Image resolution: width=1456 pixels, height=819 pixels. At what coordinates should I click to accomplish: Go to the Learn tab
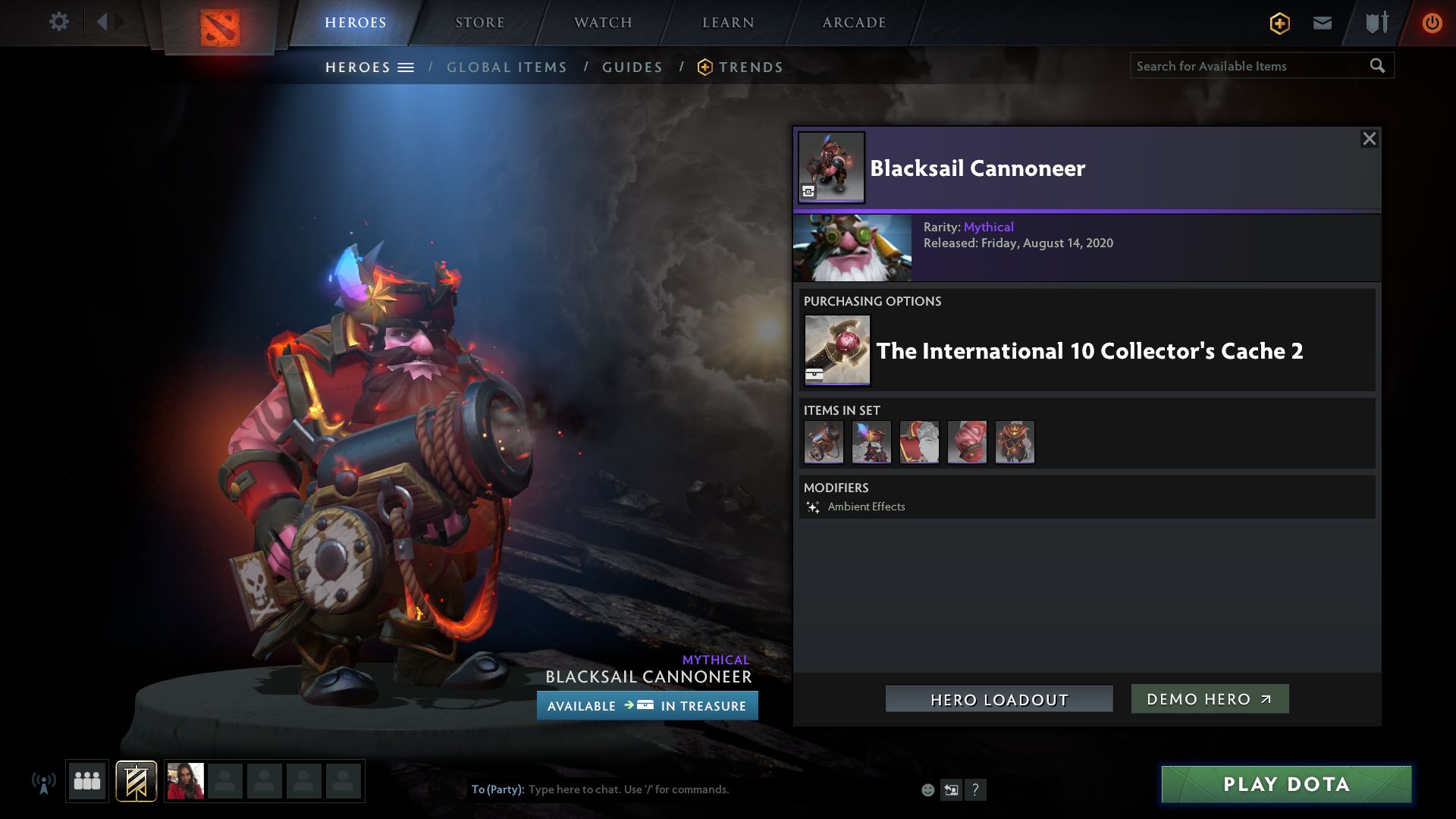[728, 23]
